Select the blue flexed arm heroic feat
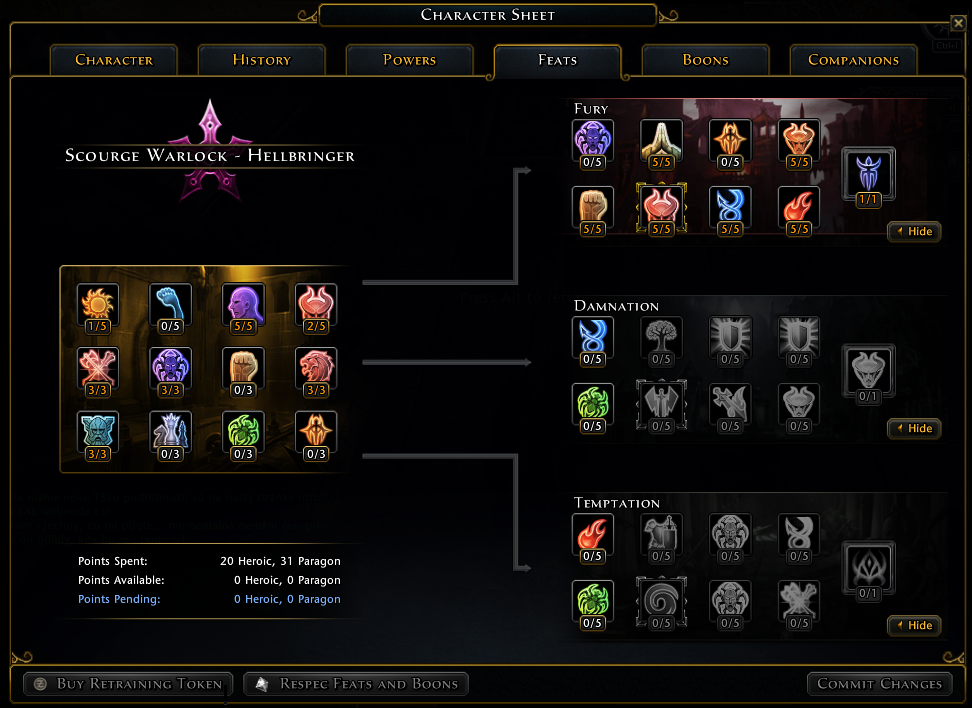Viewport: 972px width, 708px height. click(x=170, y=303)
